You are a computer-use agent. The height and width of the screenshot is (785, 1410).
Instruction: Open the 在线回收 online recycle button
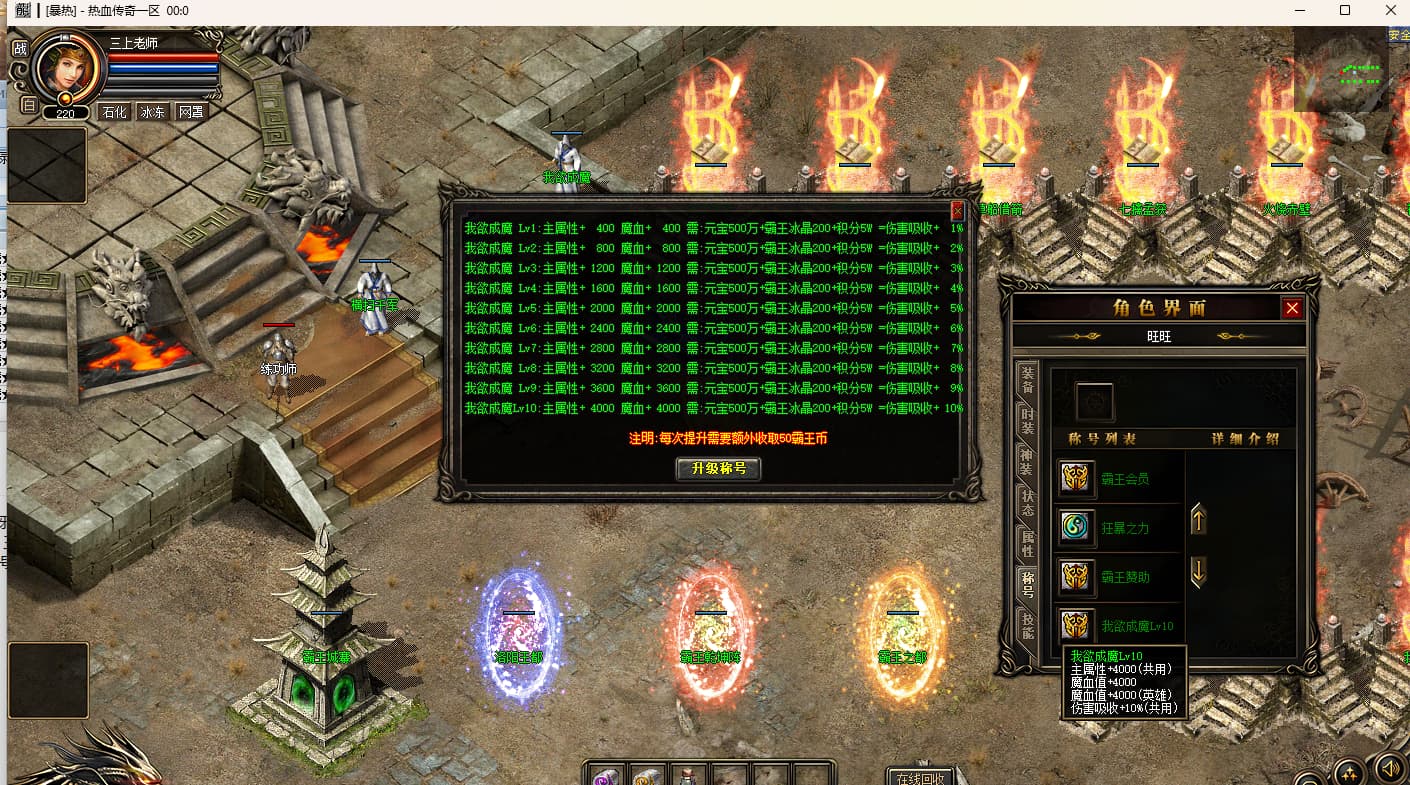click(x=920, y=777)
